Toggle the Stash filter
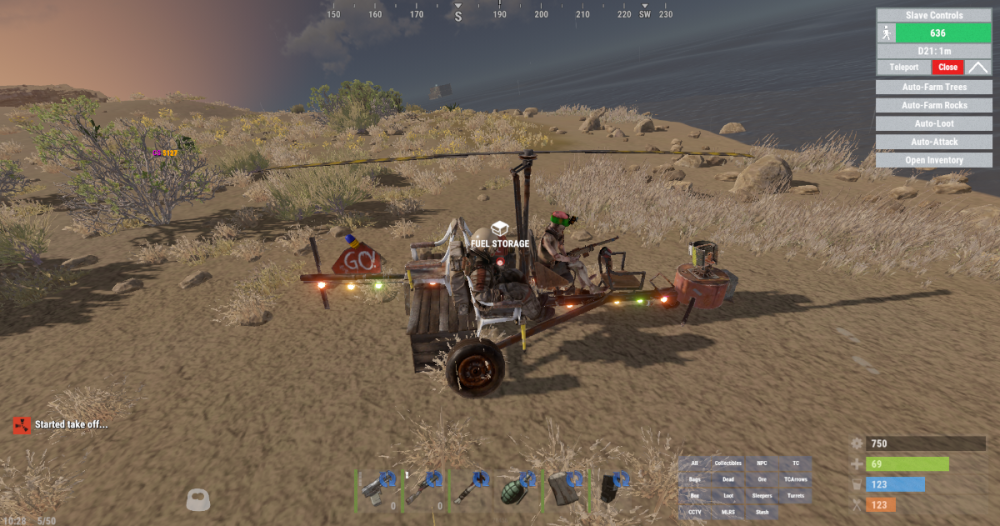Screen dimensions: 1000x526 (x=762, y=512)
